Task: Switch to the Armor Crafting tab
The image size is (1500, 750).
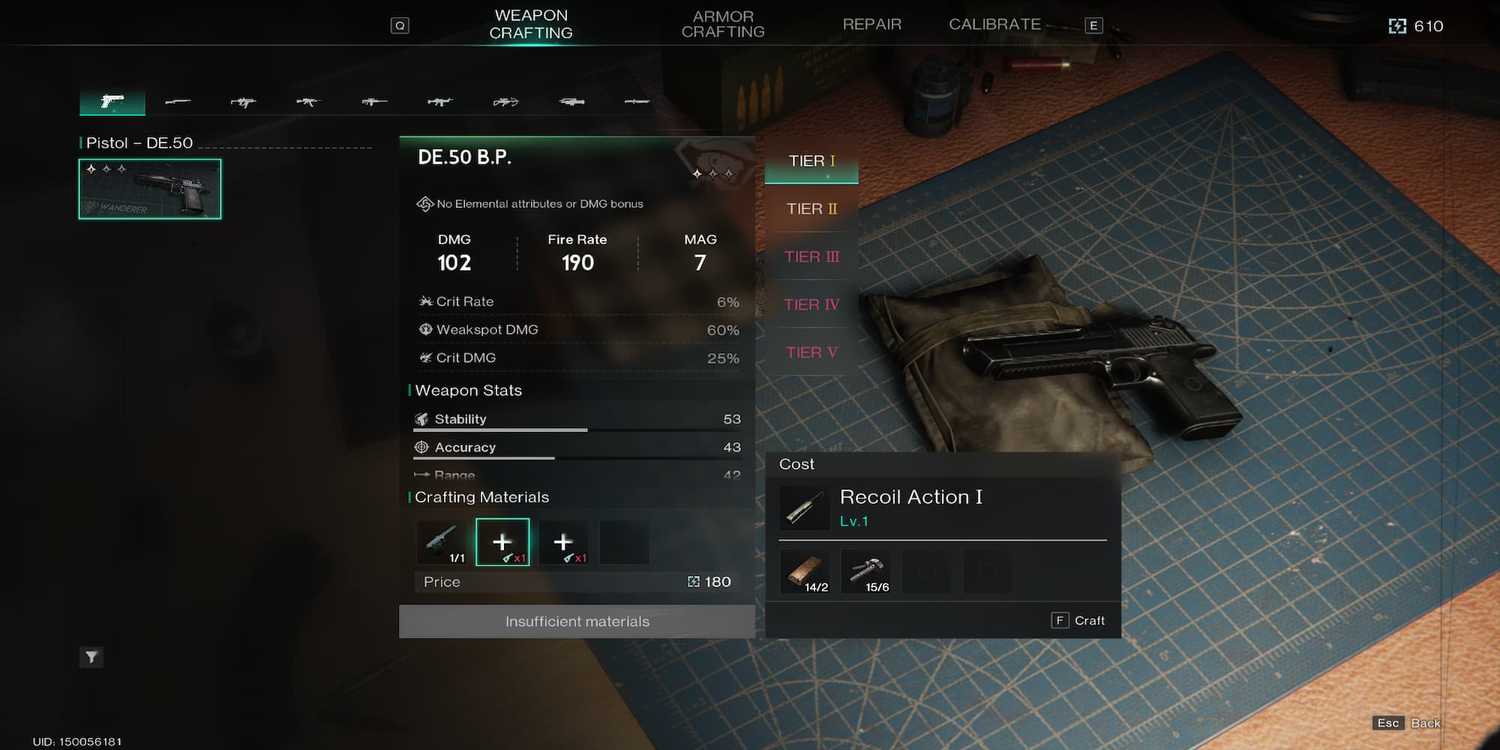Action: (722, 24)
